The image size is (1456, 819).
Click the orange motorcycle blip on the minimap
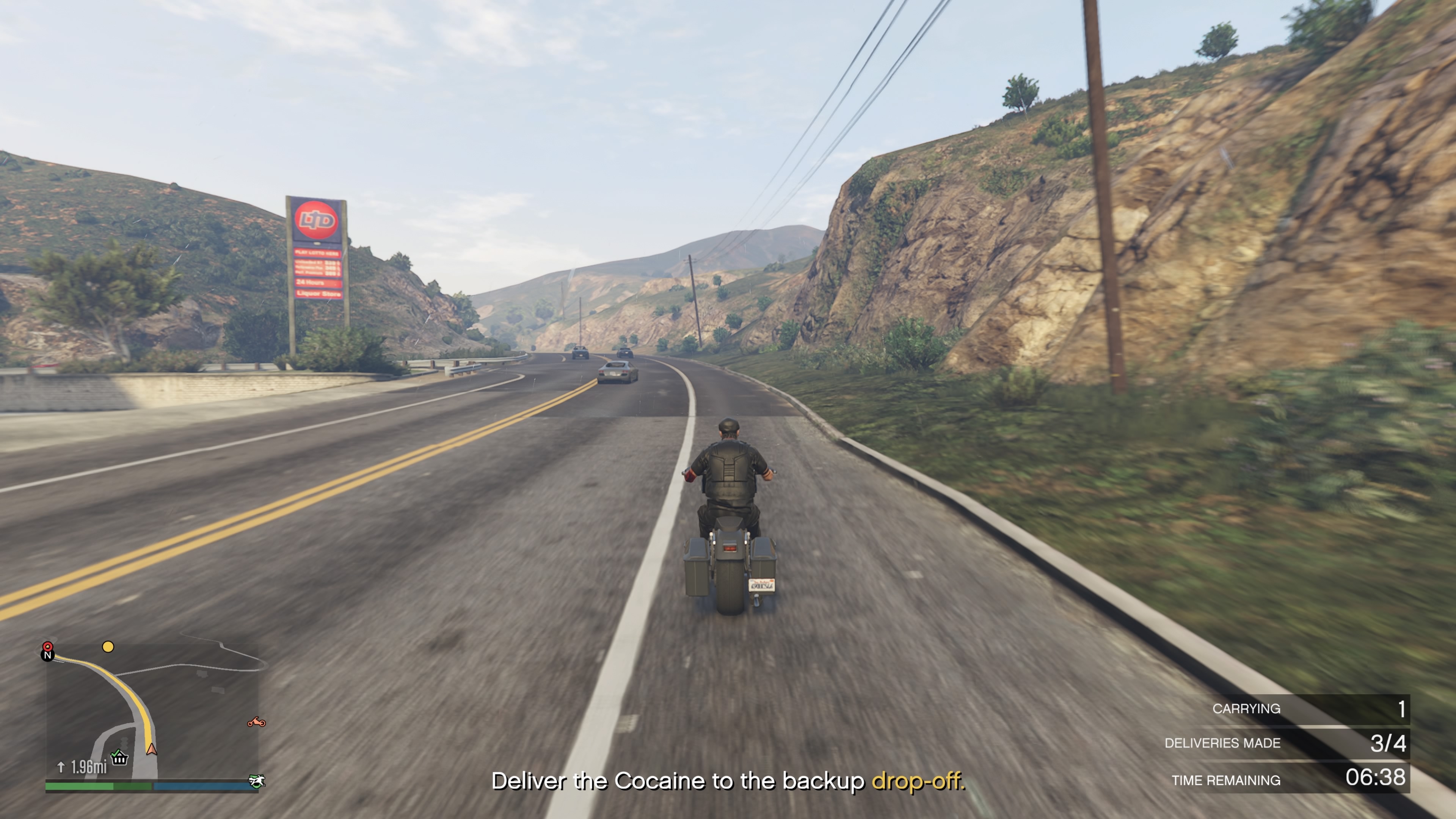(256, 722)
